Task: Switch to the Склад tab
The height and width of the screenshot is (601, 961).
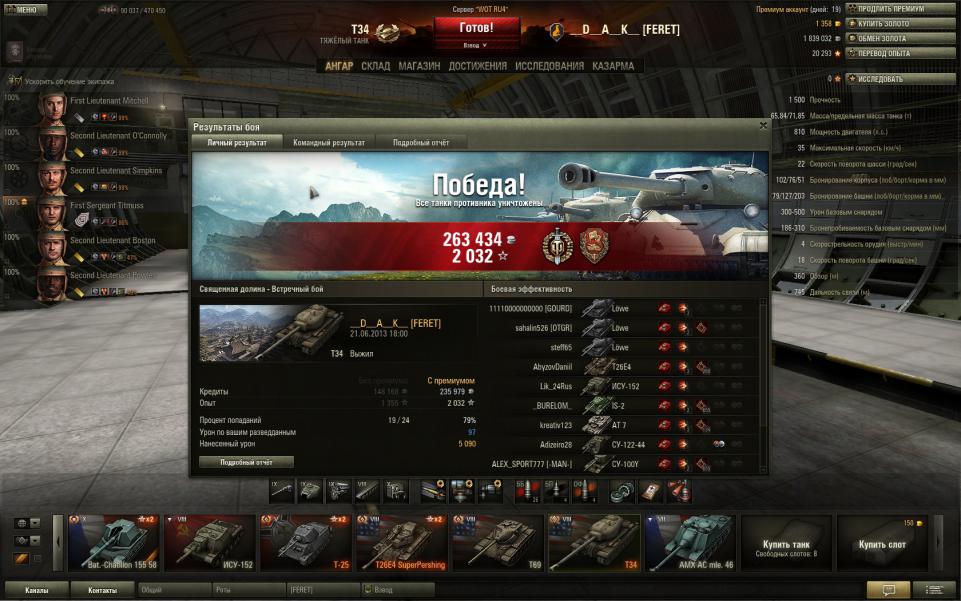Action: pyautogui.click(x=375, y=66)
